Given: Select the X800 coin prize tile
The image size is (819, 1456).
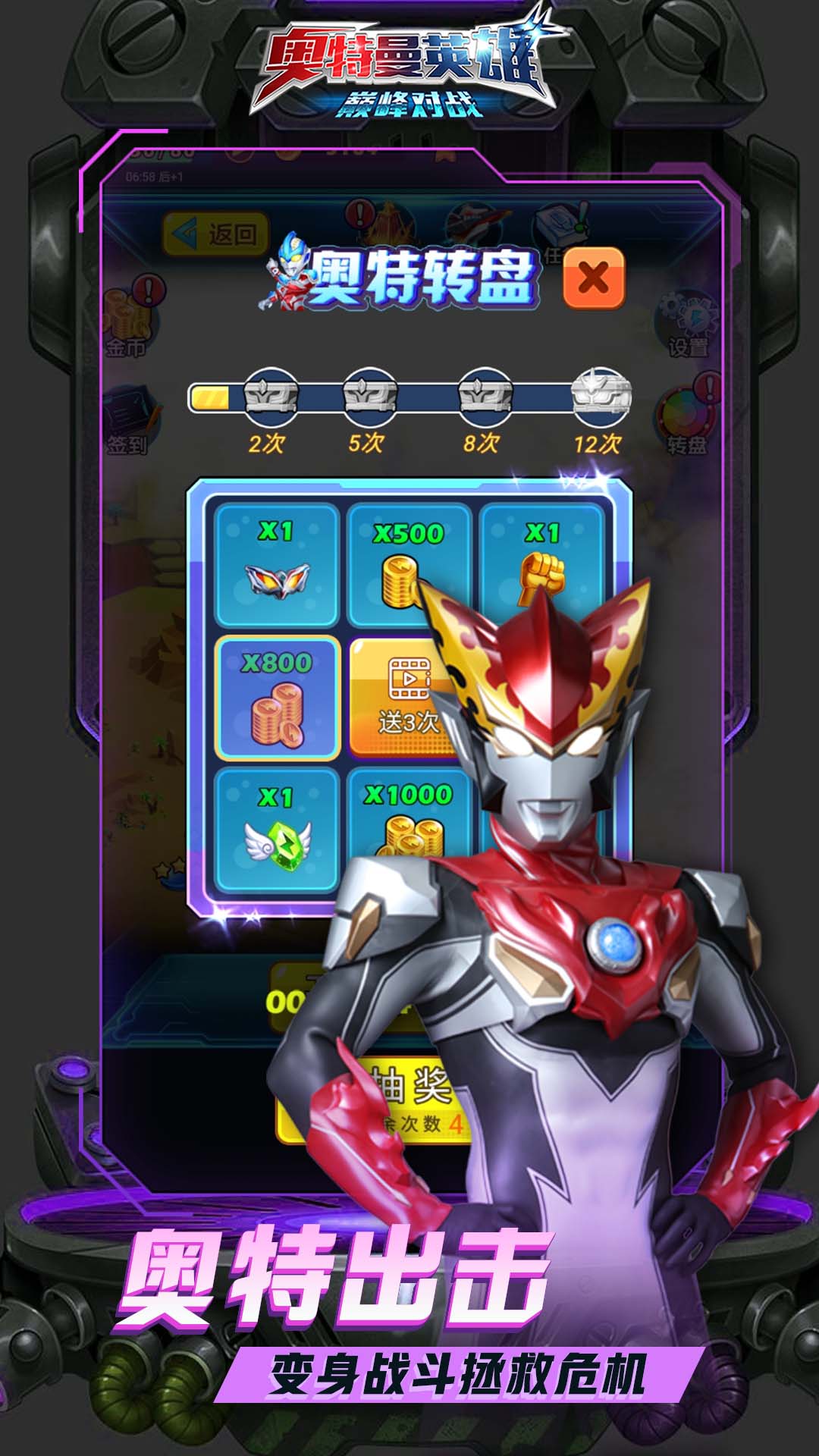Looking at the screenshot, I should click(x=277, y=698).
